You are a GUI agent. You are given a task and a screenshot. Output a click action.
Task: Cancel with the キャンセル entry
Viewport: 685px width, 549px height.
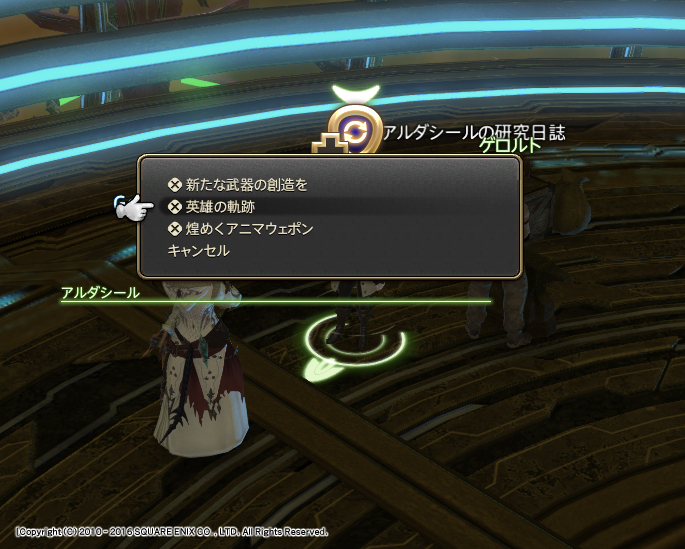point(199,251)
